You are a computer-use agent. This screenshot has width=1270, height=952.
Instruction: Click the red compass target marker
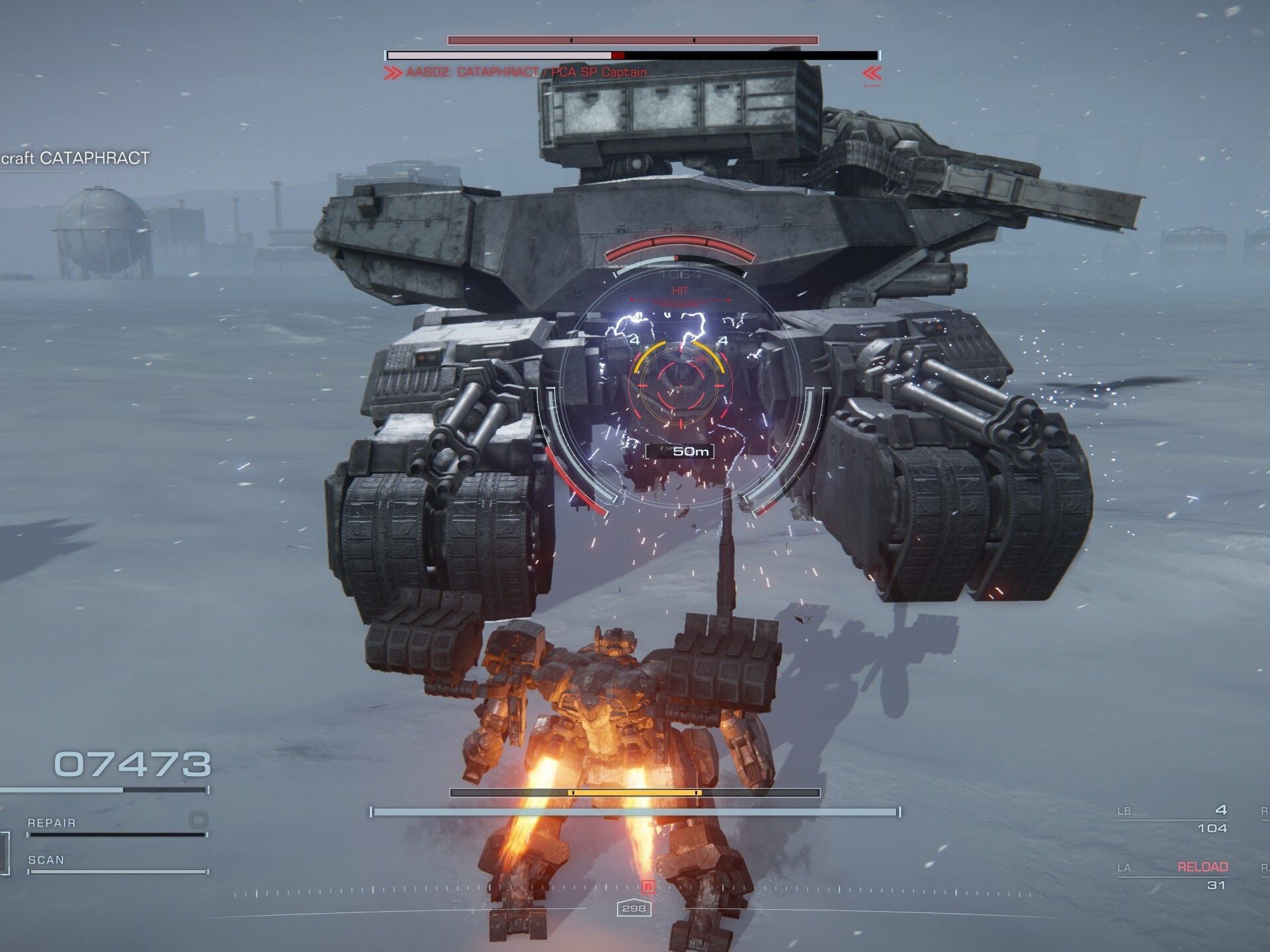(648, 887)
